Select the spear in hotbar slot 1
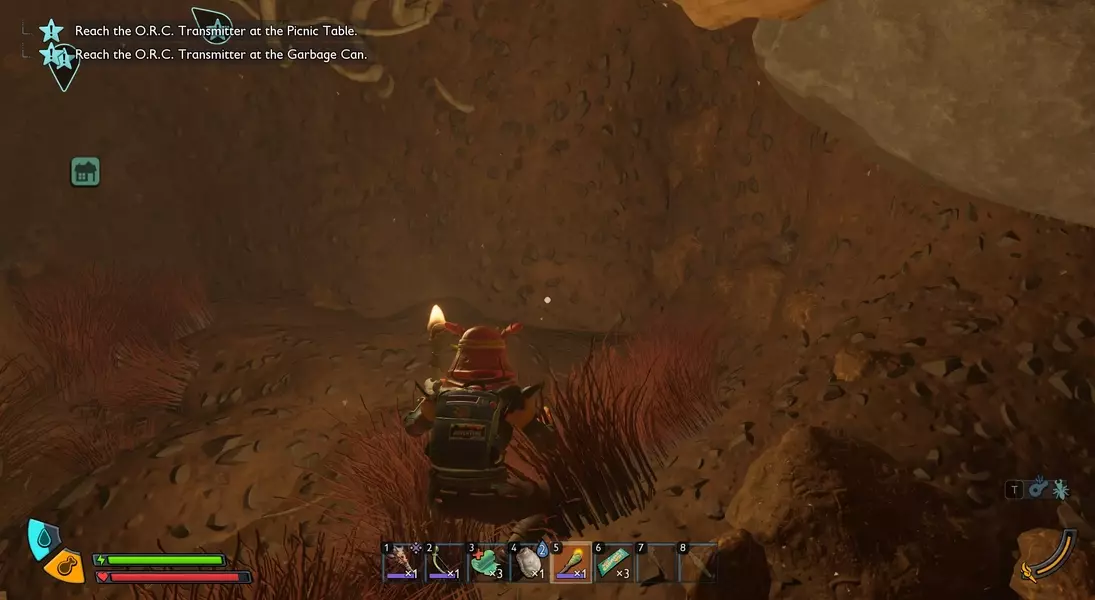The height and width of the screenshot is (600, 1095). pos(401,564)
